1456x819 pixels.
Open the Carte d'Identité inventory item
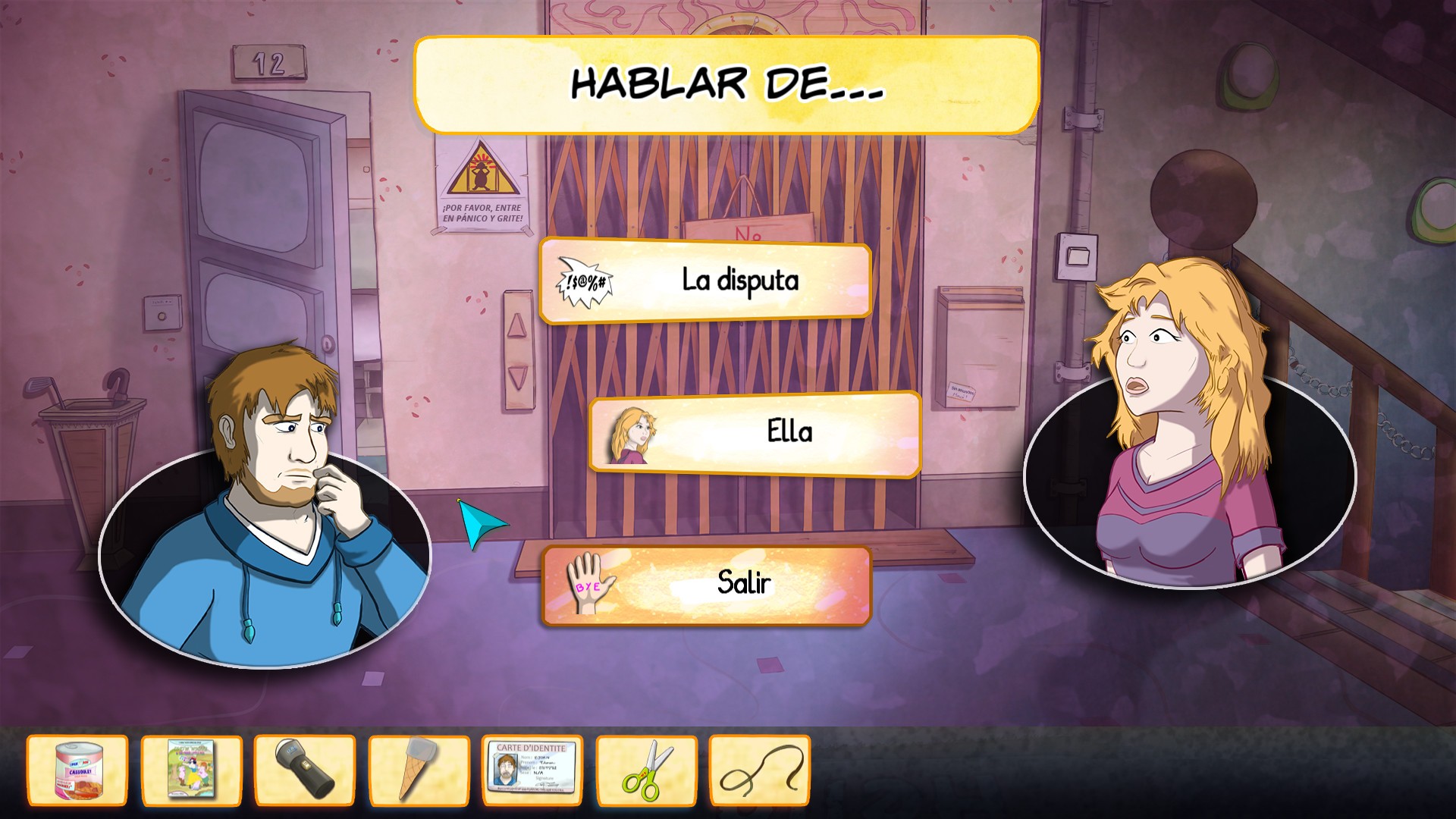tap(533, 769)
